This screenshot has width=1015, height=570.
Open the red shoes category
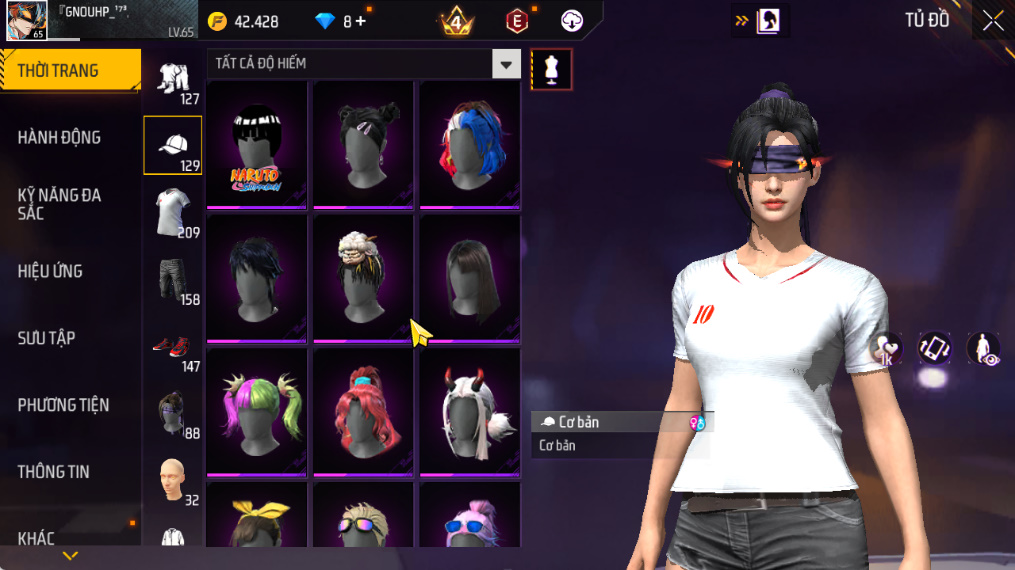(173, 346)
